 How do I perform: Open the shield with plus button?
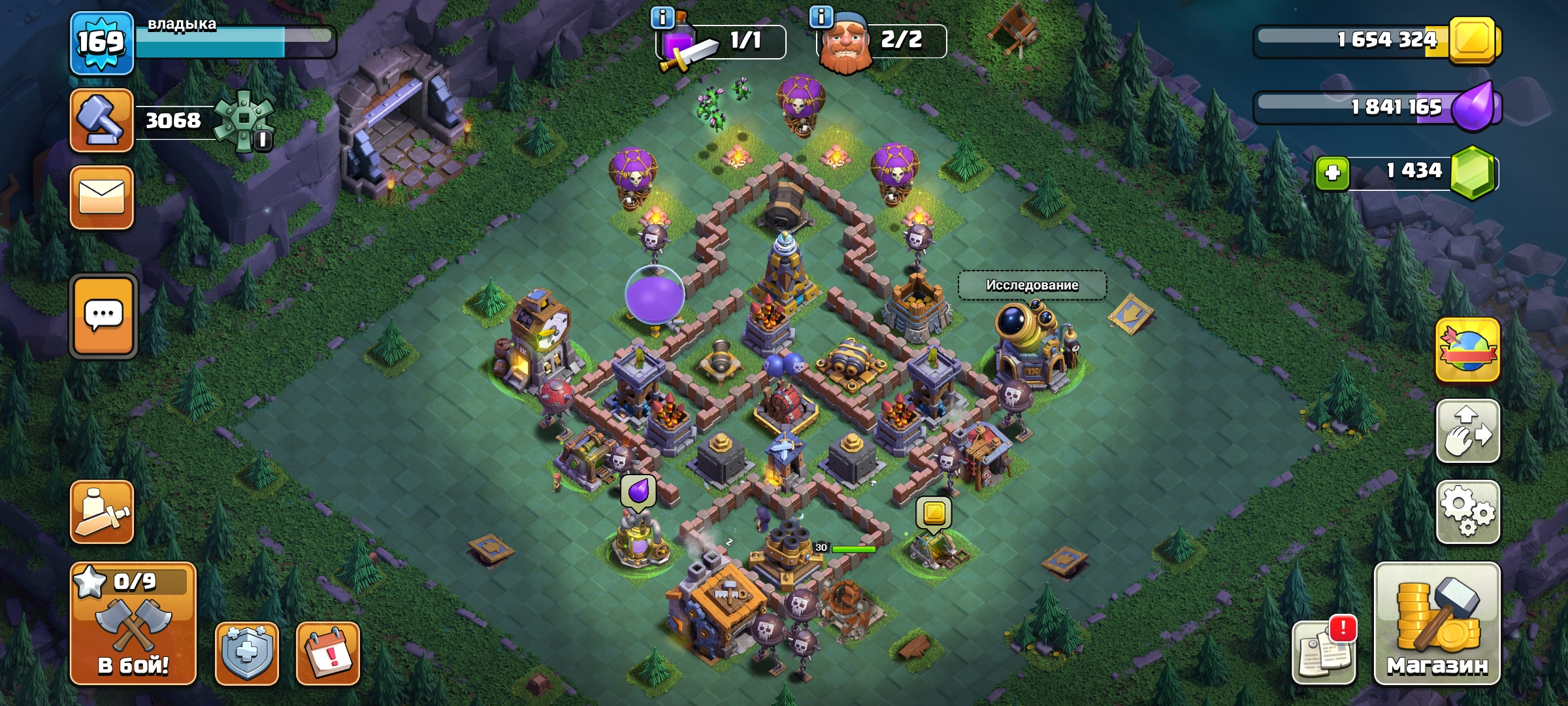247,653
